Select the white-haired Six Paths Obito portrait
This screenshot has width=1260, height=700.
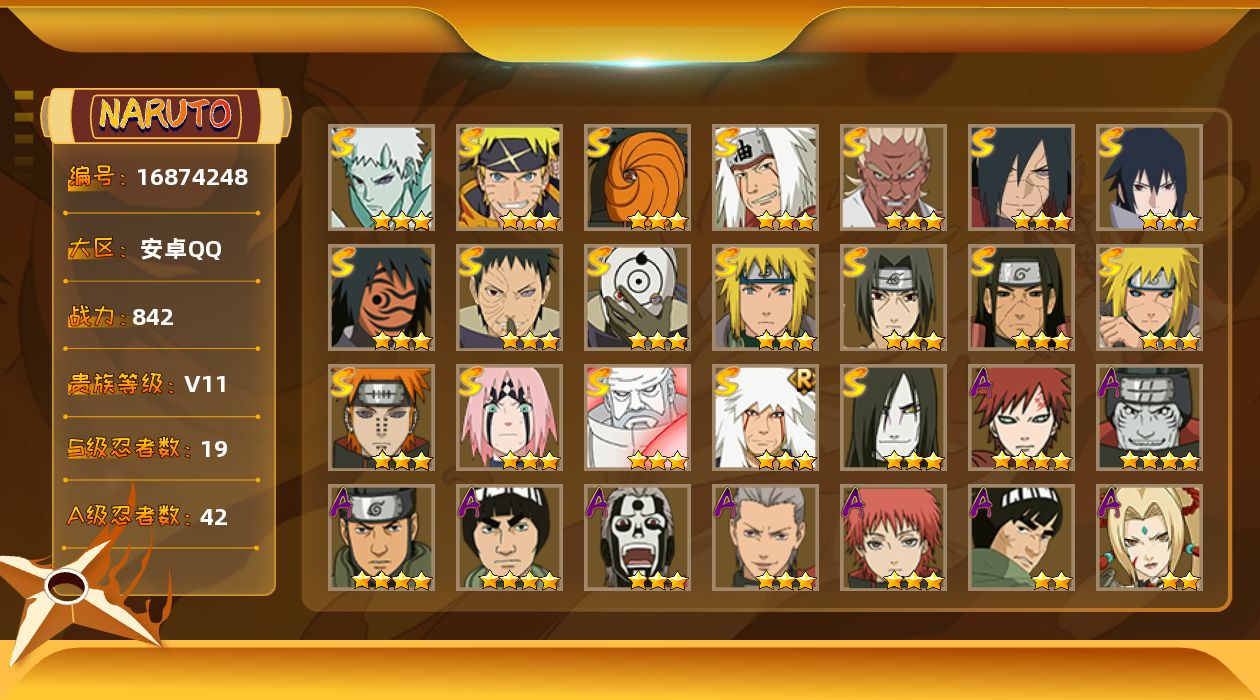tap(381, 178)
